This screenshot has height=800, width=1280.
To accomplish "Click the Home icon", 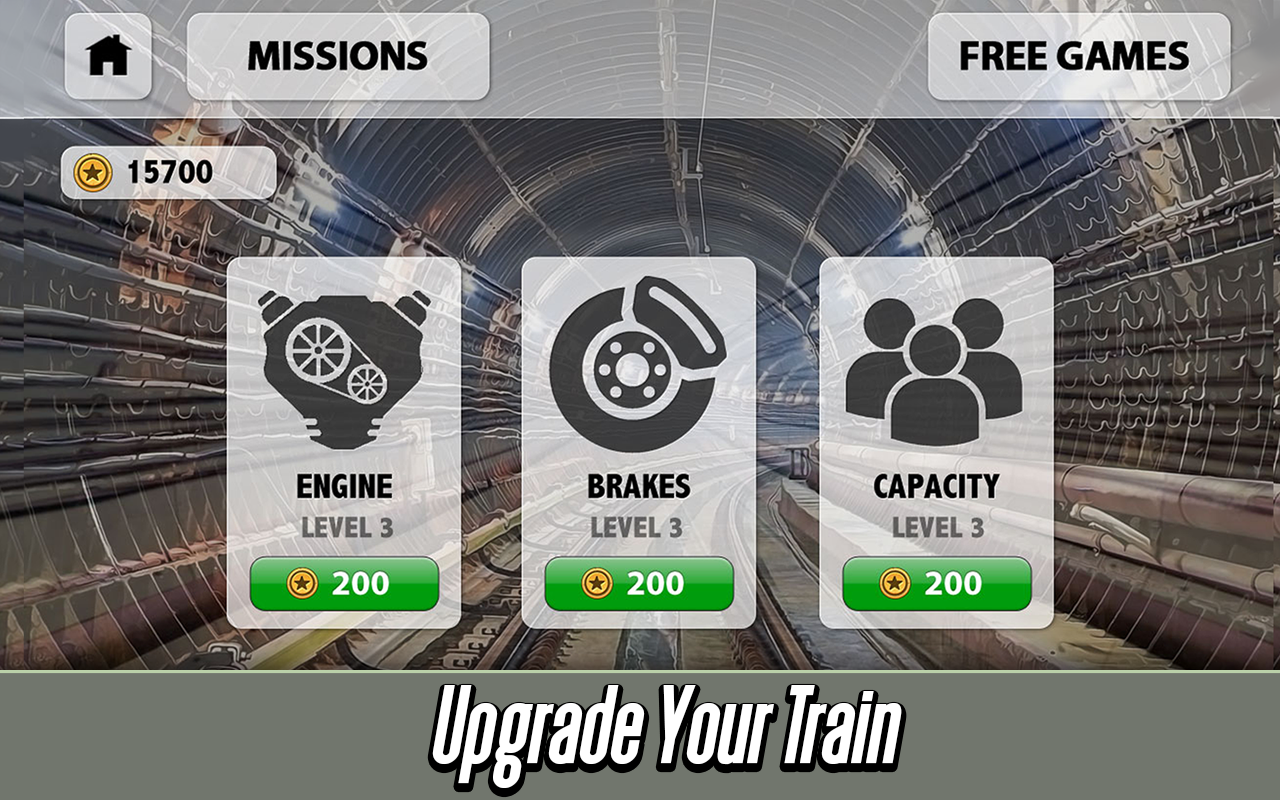I will point(107,55).
